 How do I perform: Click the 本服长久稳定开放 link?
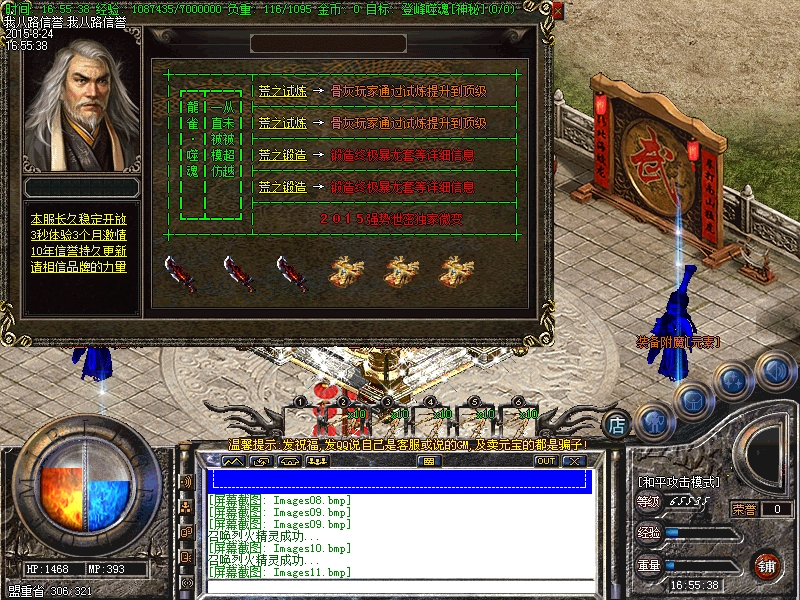79,218
